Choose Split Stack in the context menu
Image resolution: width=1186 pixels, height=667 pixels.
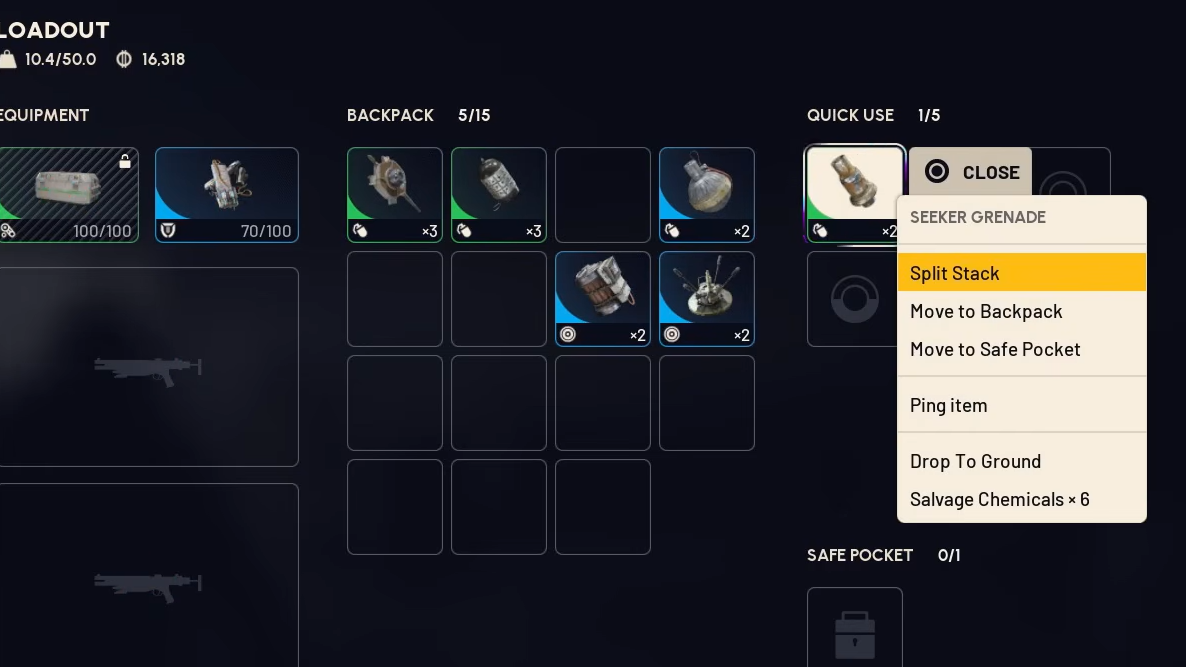(1021, 273)
